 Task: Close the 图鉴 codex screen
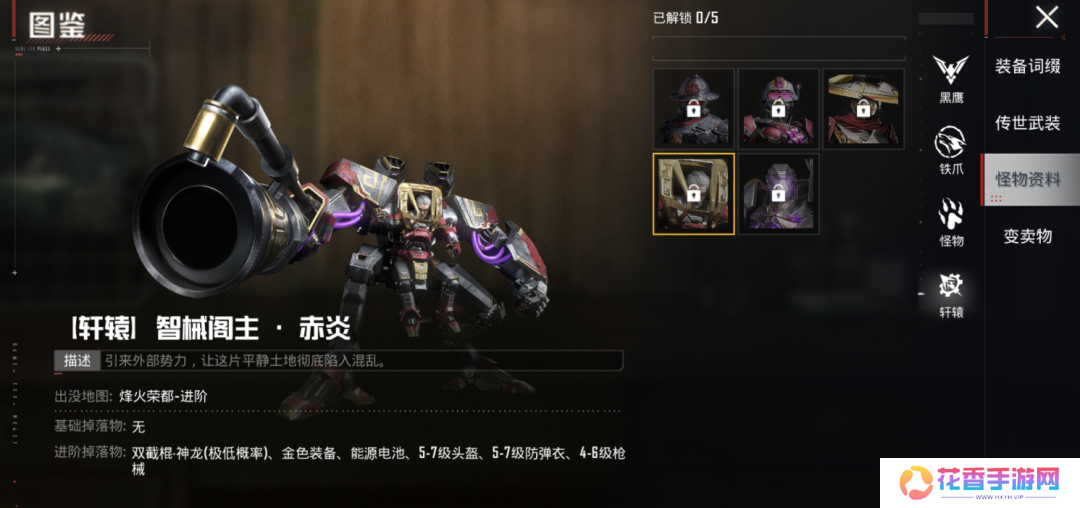pos(1046,17)
